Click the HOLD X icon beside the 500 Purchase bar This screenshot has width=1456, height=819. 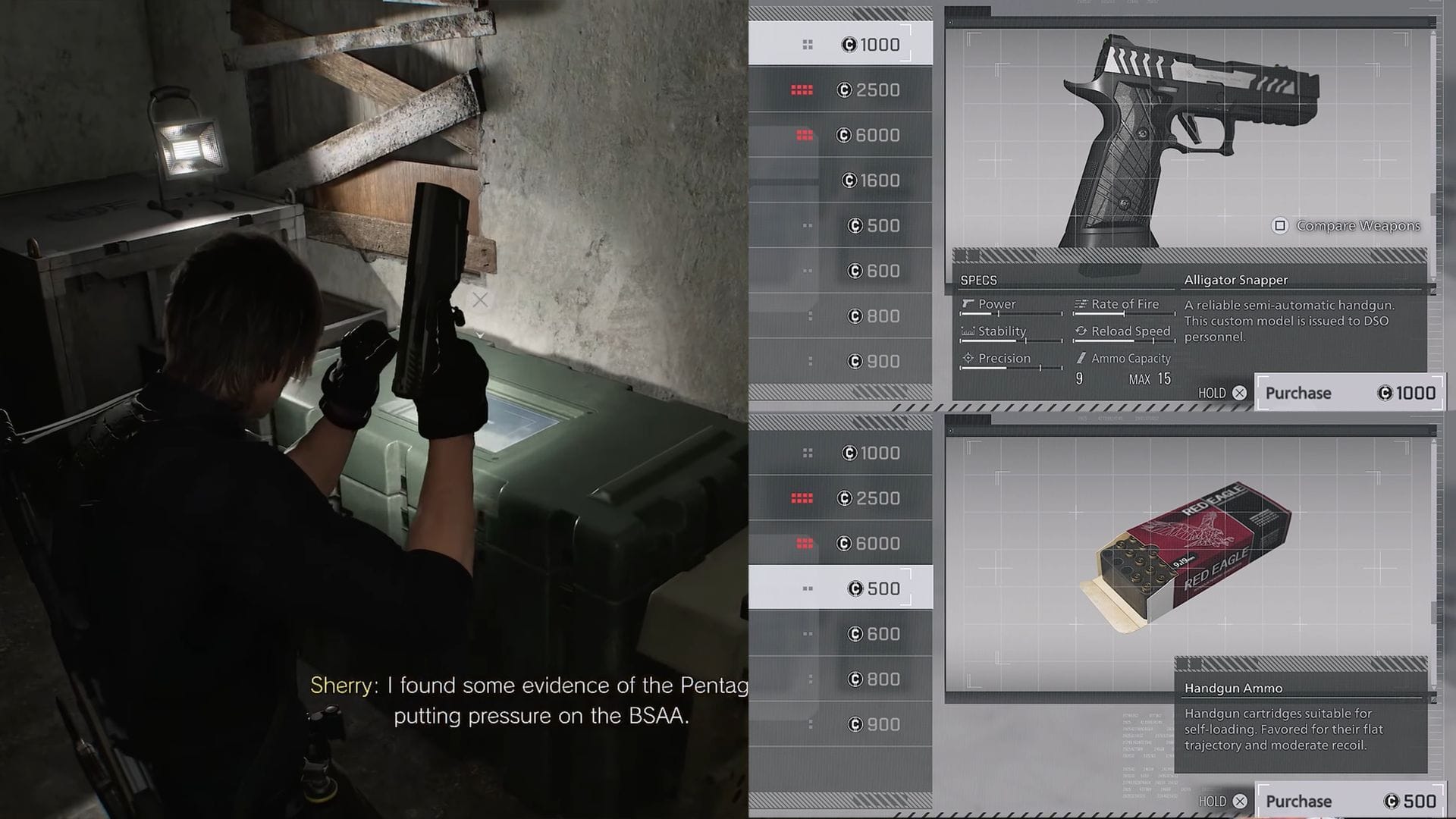[x=1240, y=801]
